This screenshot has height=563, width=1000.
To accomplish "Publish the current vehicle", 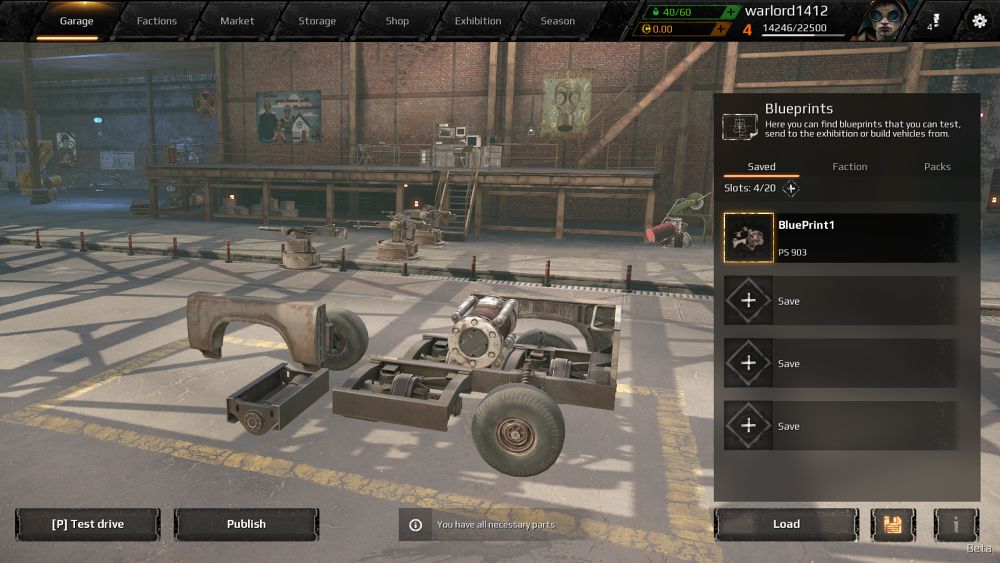I will (x=246, y=524).
